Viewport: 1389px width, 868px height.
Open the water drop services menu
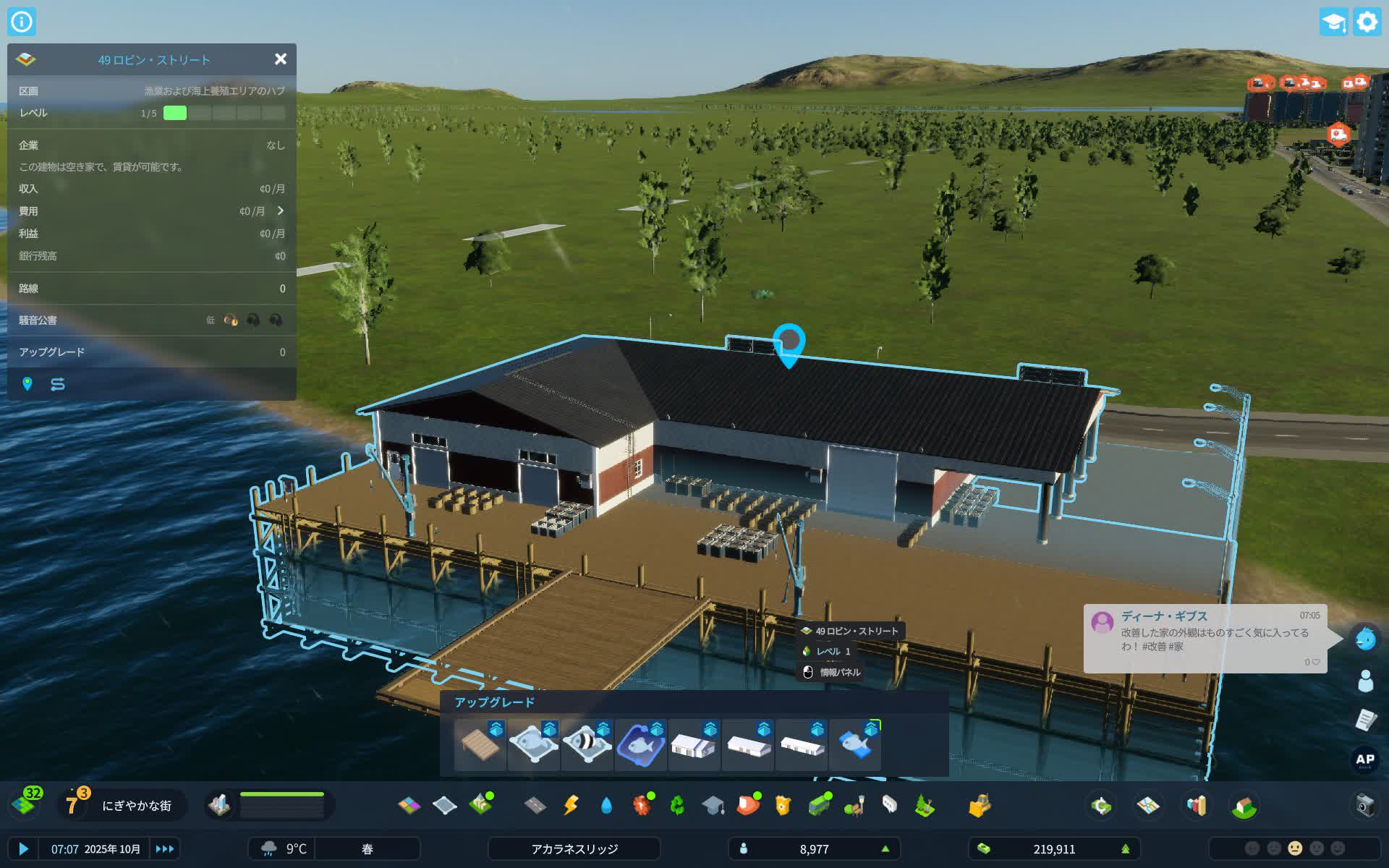(606, 805)
